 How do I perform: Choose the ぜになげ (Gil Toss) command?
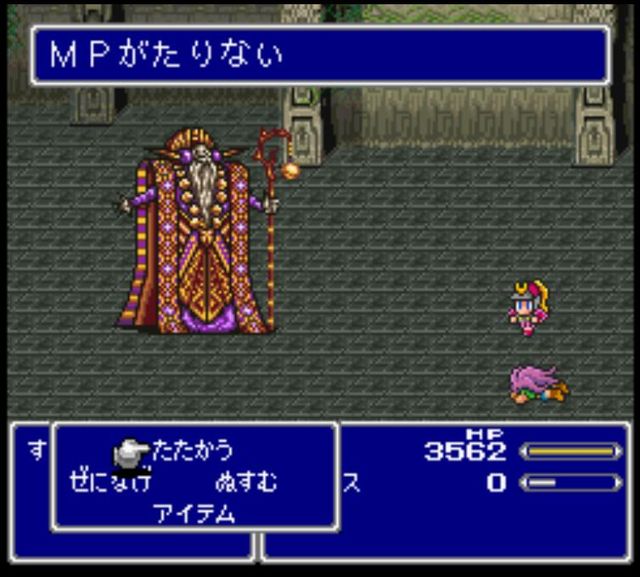click(x=110, y=482)
